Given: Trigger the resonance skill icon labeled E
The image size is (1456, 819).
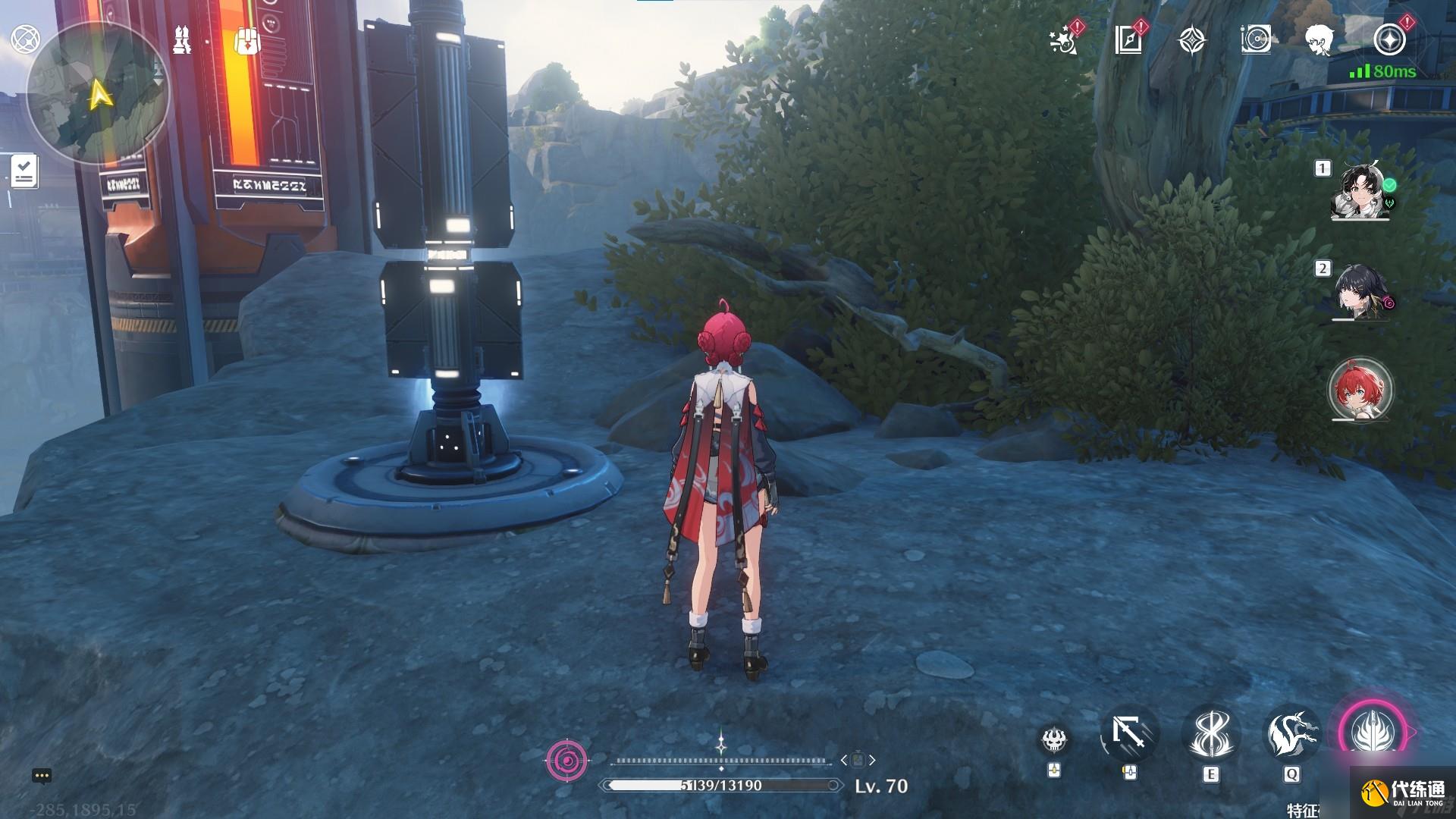Looking at the screenshot, I should pos(1210,735).
